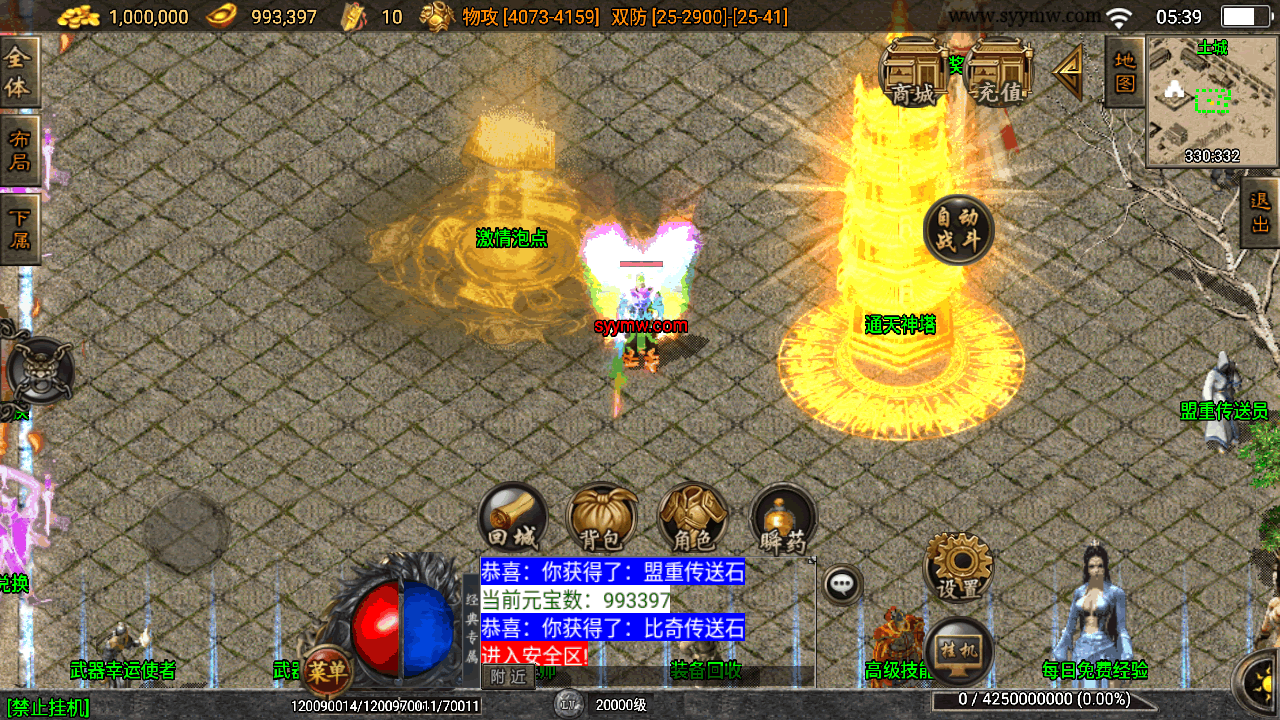Open the 布局 layout option

click(19, 151)
